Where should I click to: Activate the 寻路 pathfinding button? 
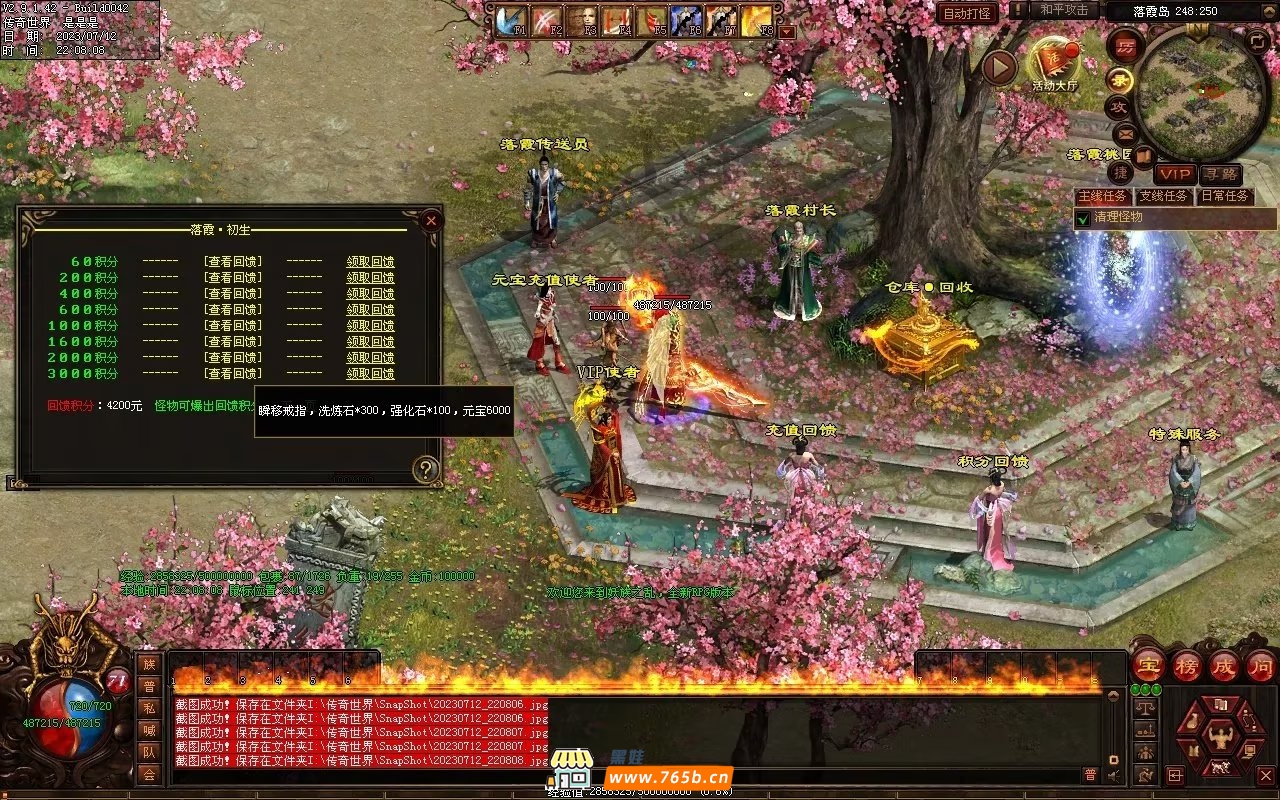click(x=1220, y=174)
